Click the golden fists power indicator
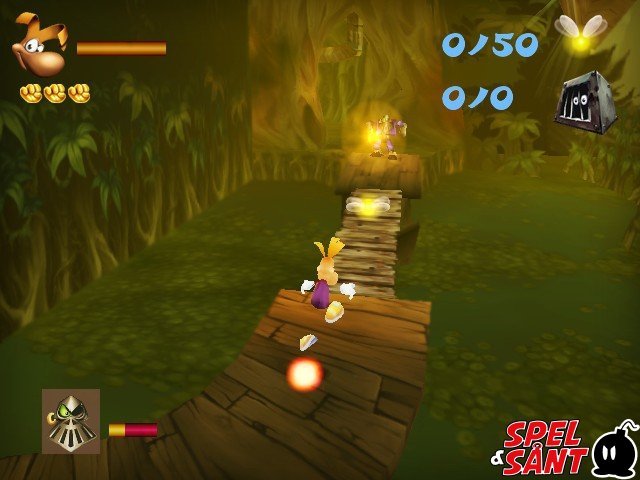 (54, 93)
